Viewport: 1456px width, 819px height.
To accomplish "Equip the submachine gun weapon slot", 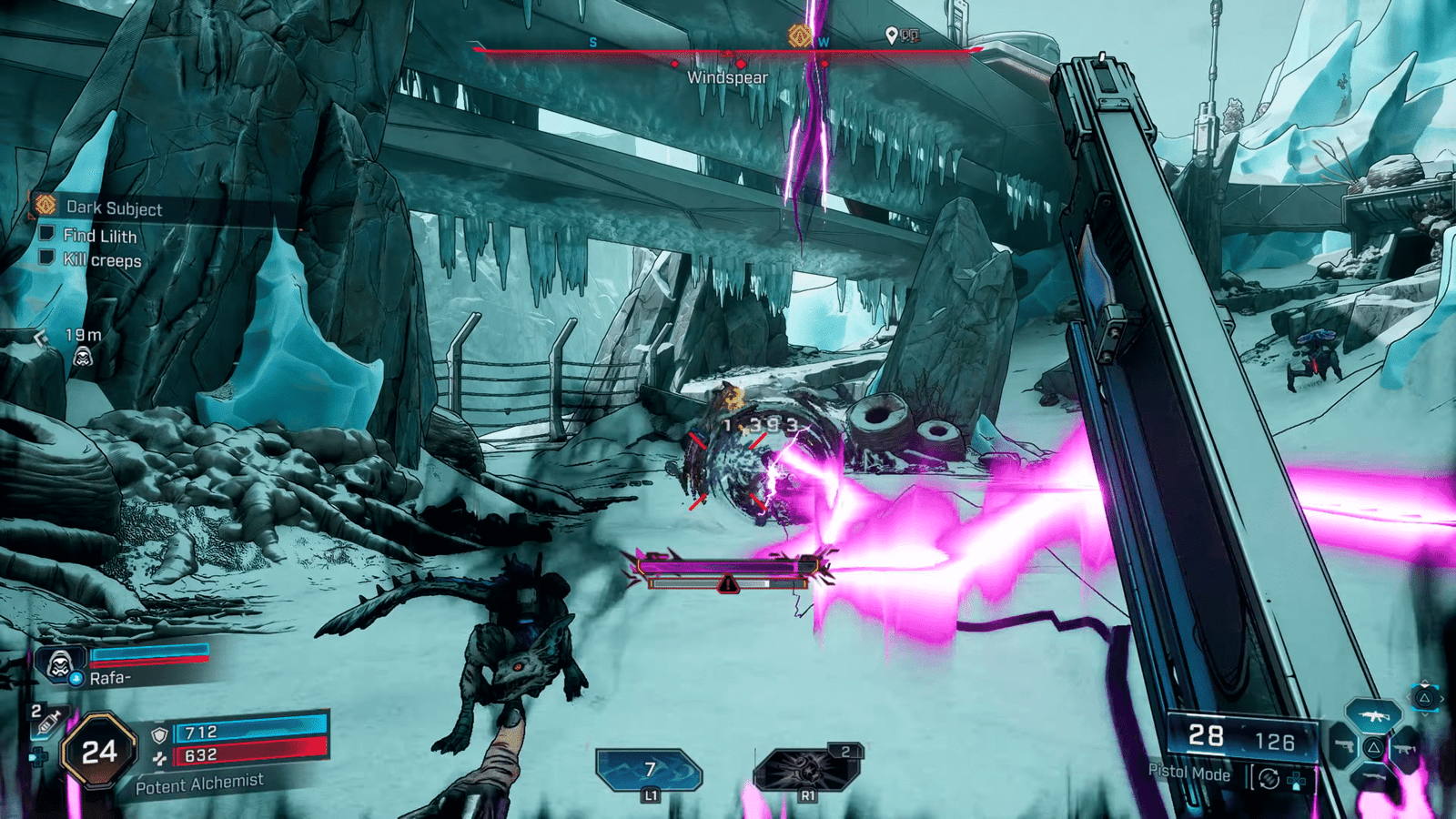I will (x=1404, y=748).
